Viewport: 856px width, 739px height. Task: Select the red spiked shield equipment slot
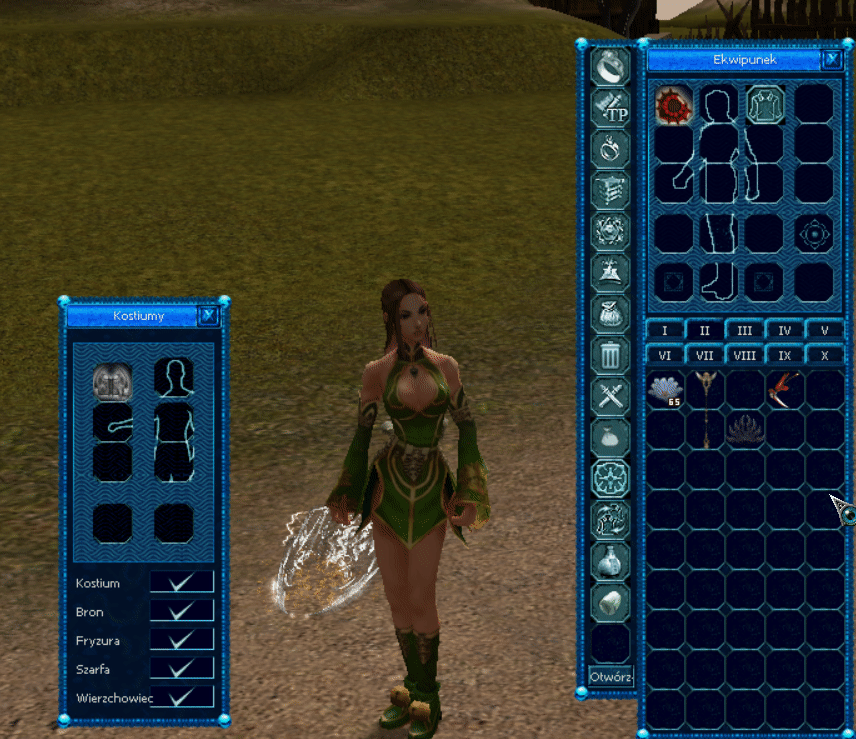coord(673,104)
